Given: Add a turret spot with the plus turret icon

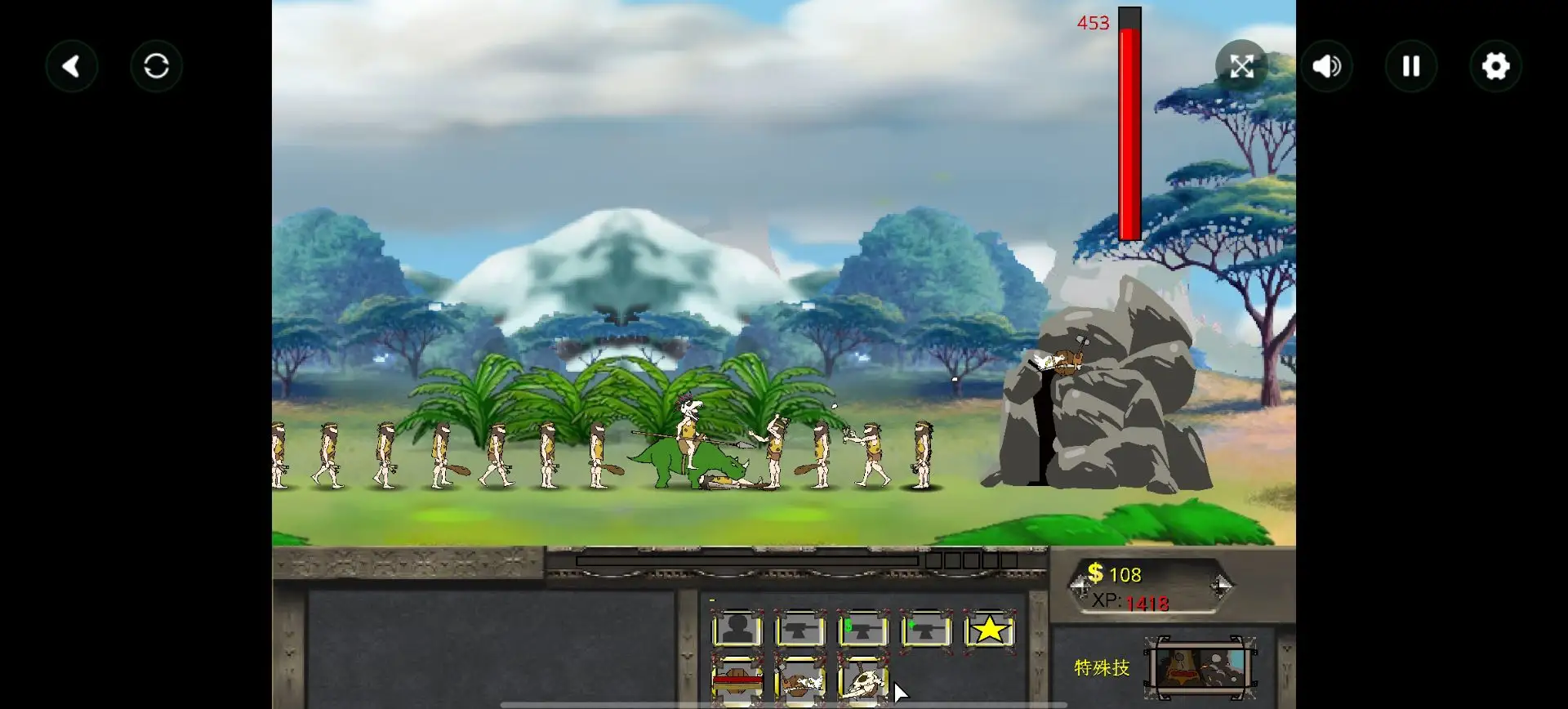Looking at the screenshot, I should (x=926, y=630).
